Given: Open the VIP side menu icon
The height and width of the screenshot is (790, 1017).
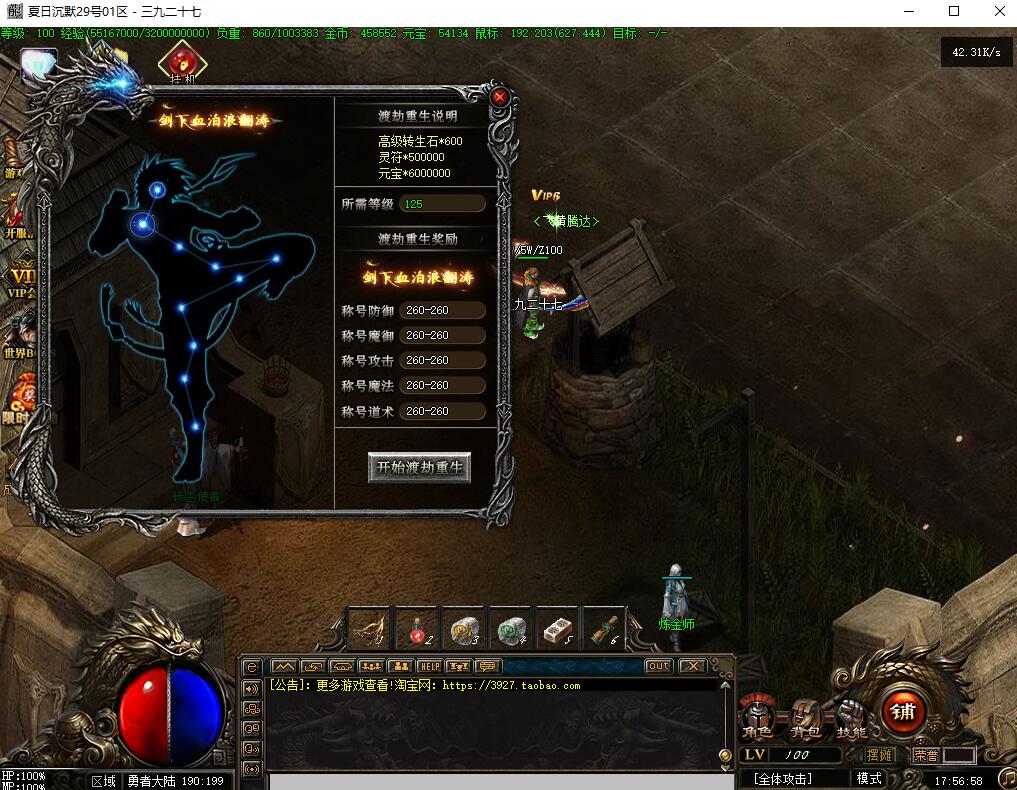Looking at the screenshot, I should coord(18,280).
